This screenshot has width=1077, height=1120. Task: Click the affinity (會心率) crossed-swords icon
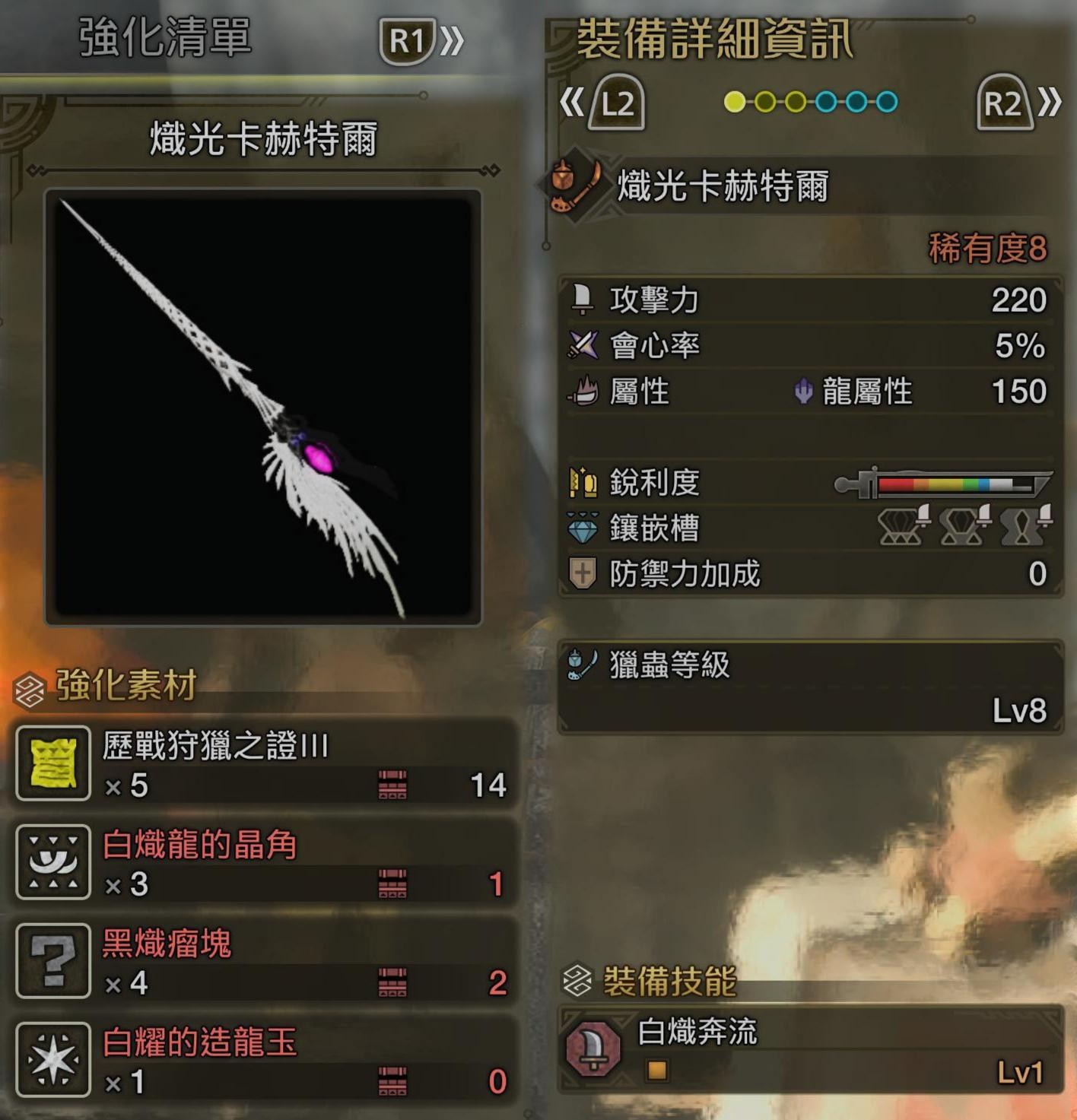[582, 346]
